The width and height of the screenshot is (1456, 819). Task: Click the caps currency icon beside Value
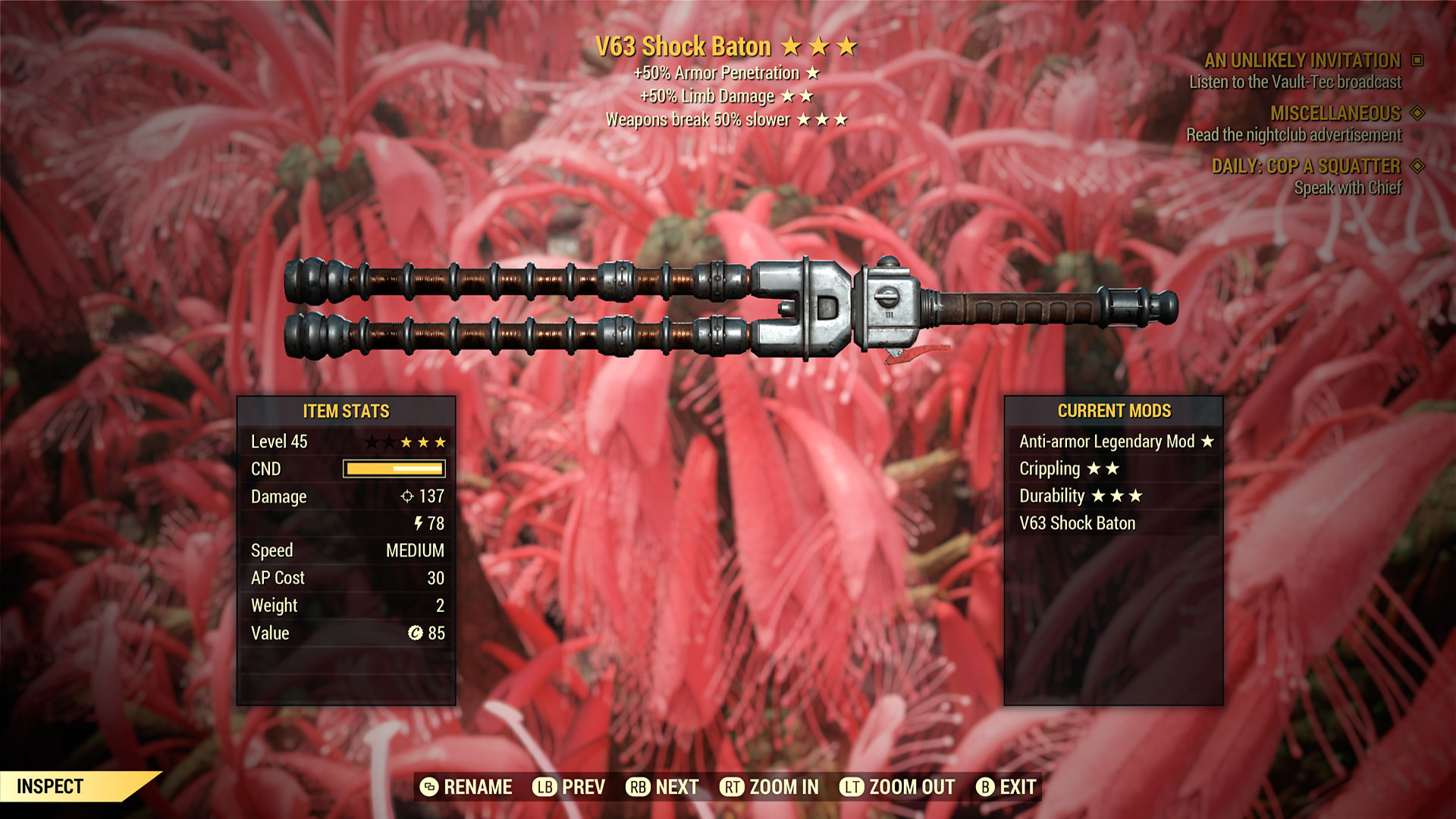click(416, 633)
